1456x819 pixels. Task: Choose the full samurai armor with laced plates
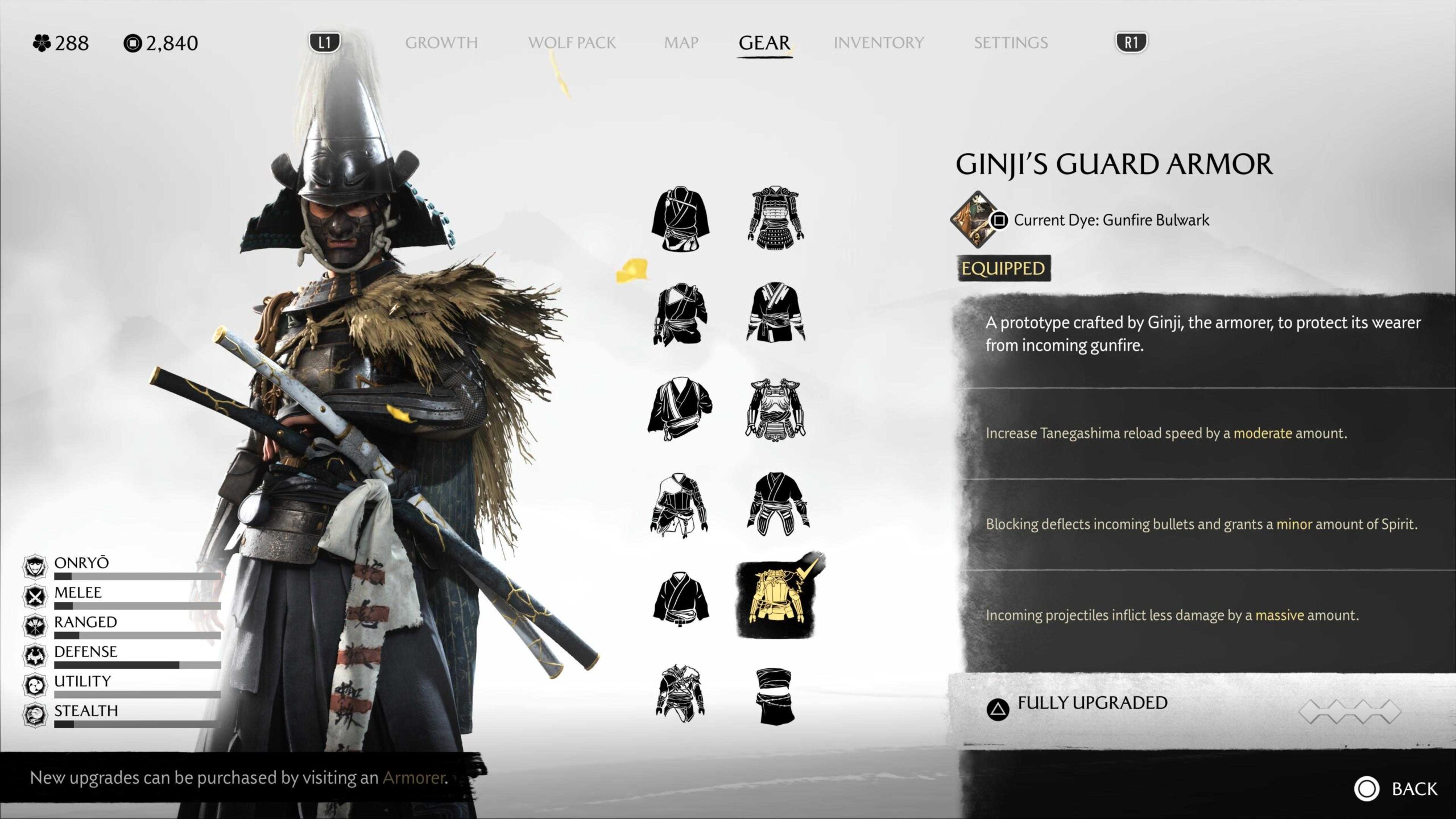(776, 218)
